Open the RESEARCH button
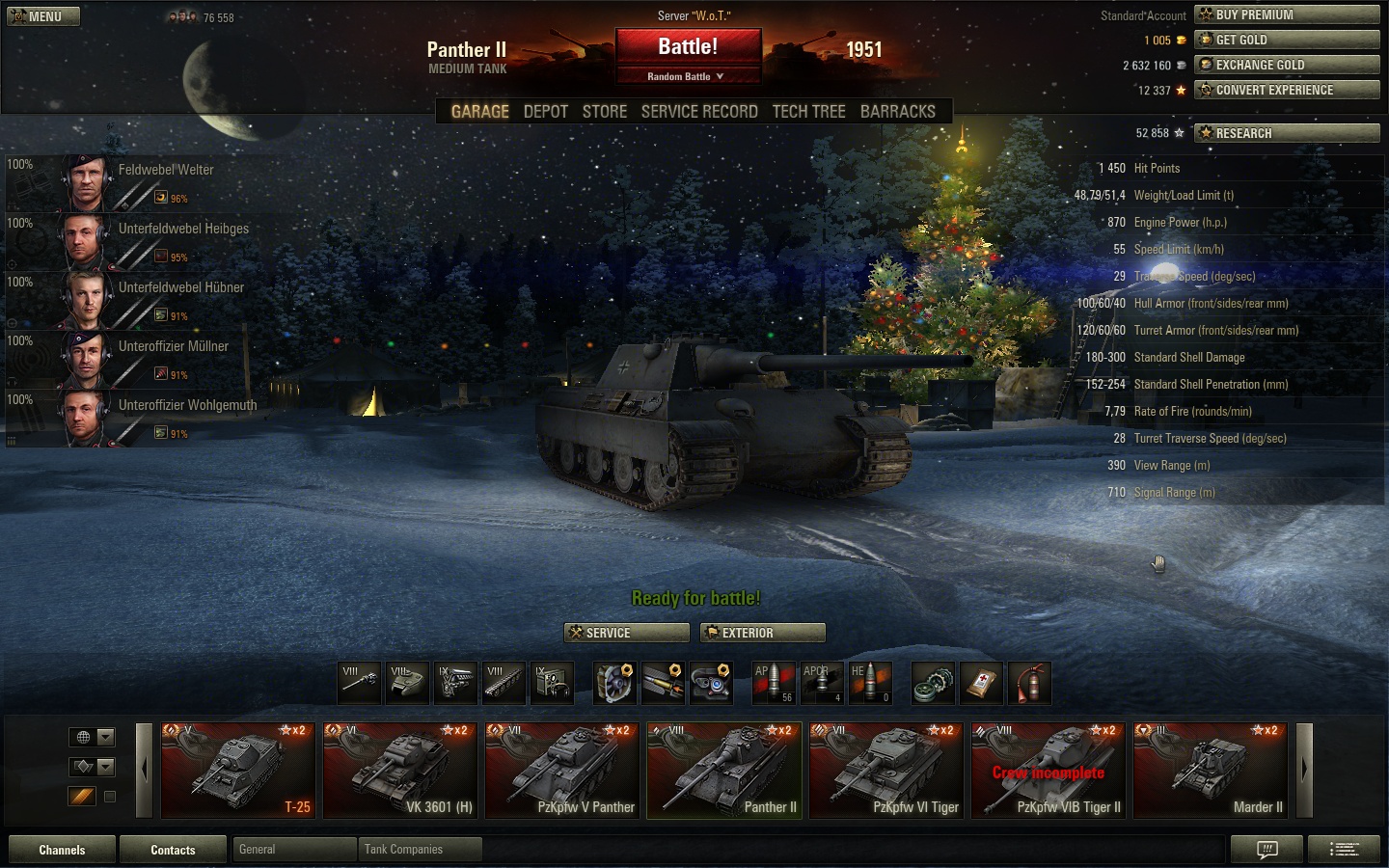This screenshot has width=1389, height=868. [x=1287, y=133]
